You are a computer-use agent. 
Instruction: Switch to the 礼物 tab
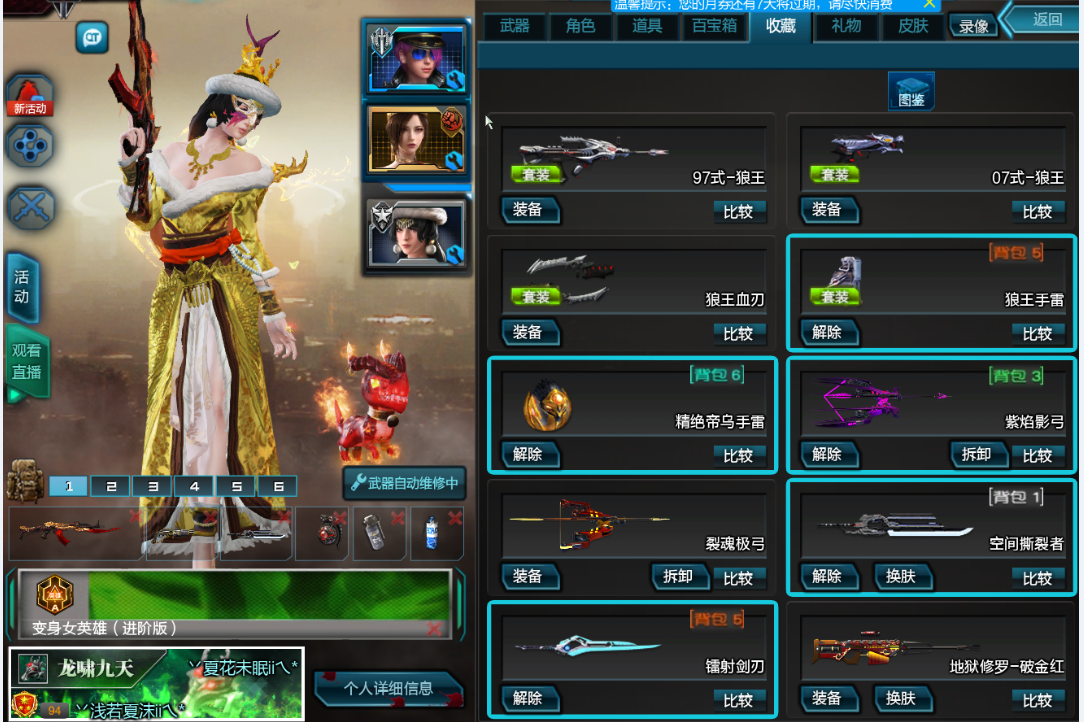coord(846,27)
